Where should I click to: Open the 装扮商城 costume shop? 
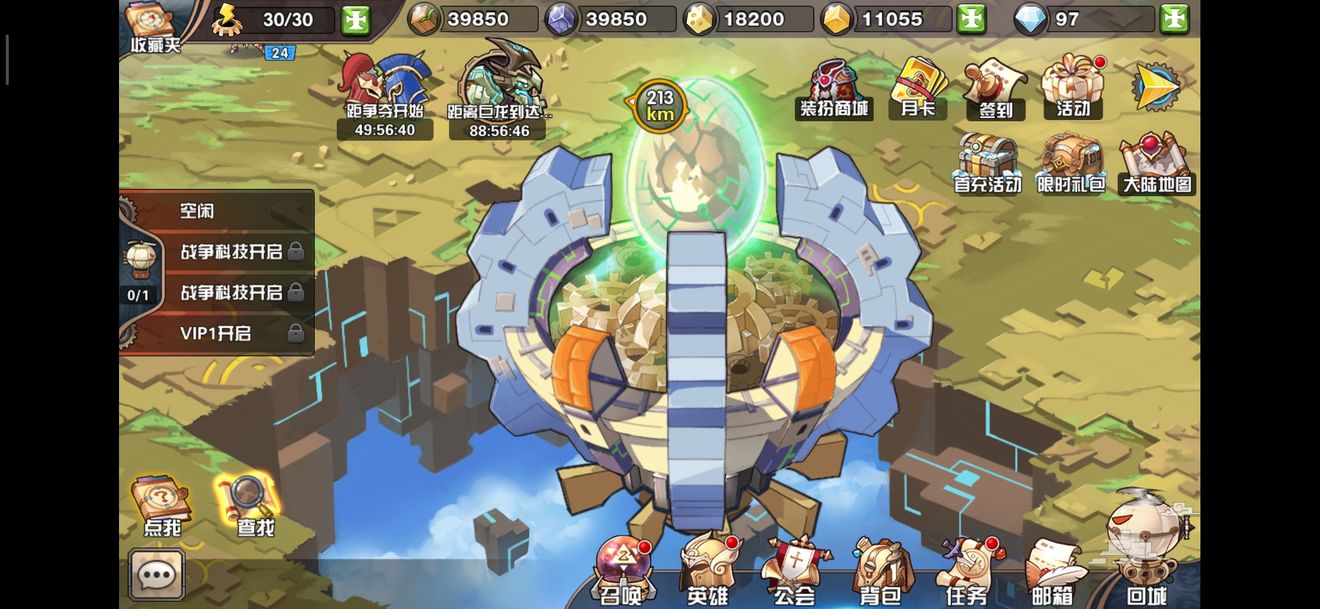coord(832,90)
